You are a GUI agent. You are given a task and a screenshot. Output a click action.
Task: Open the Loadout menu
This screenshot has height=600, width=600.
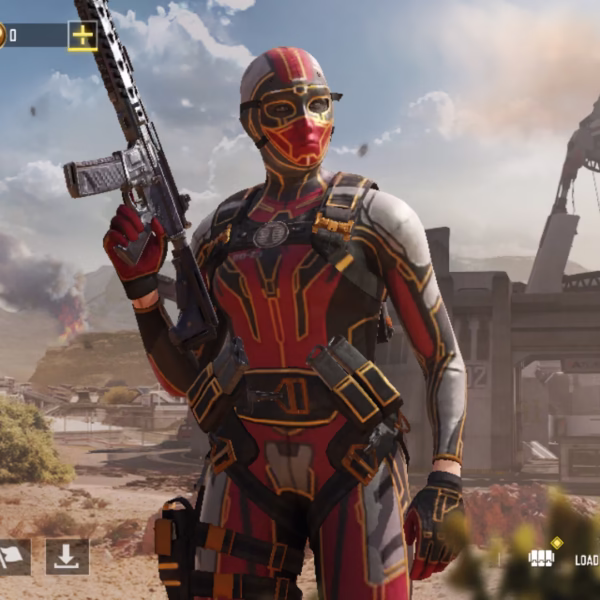563,558
